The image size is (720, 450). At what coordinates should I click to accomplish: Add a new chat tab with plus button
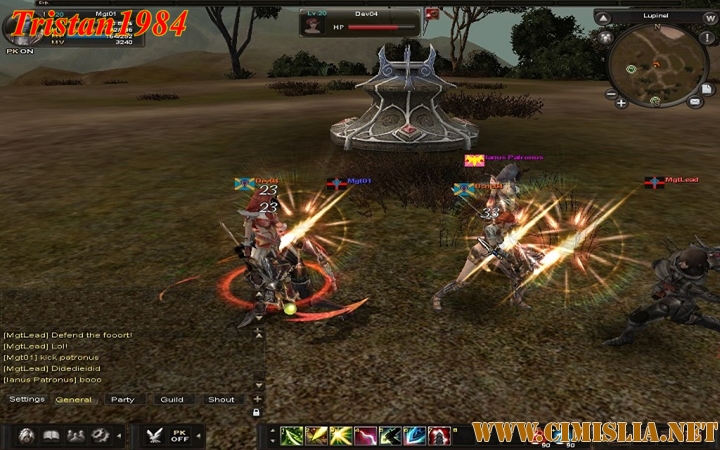point(258,399)
